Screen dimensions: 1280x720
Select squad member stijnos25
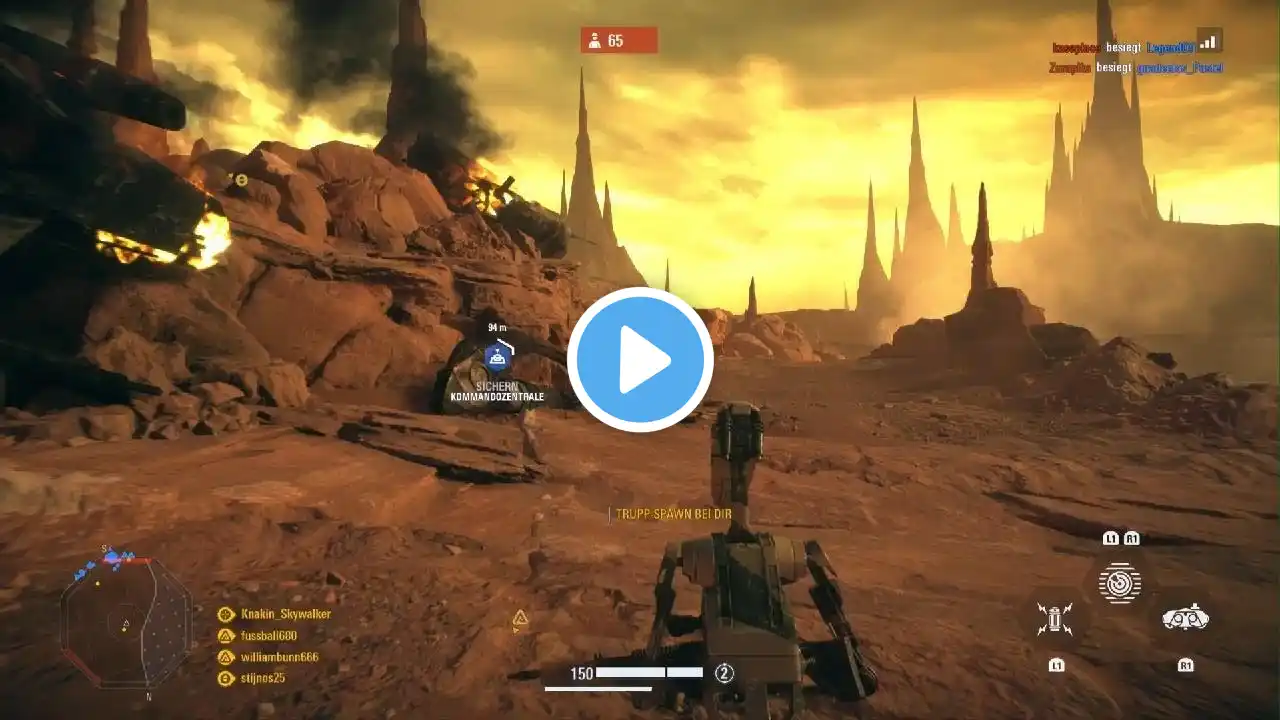262,678
